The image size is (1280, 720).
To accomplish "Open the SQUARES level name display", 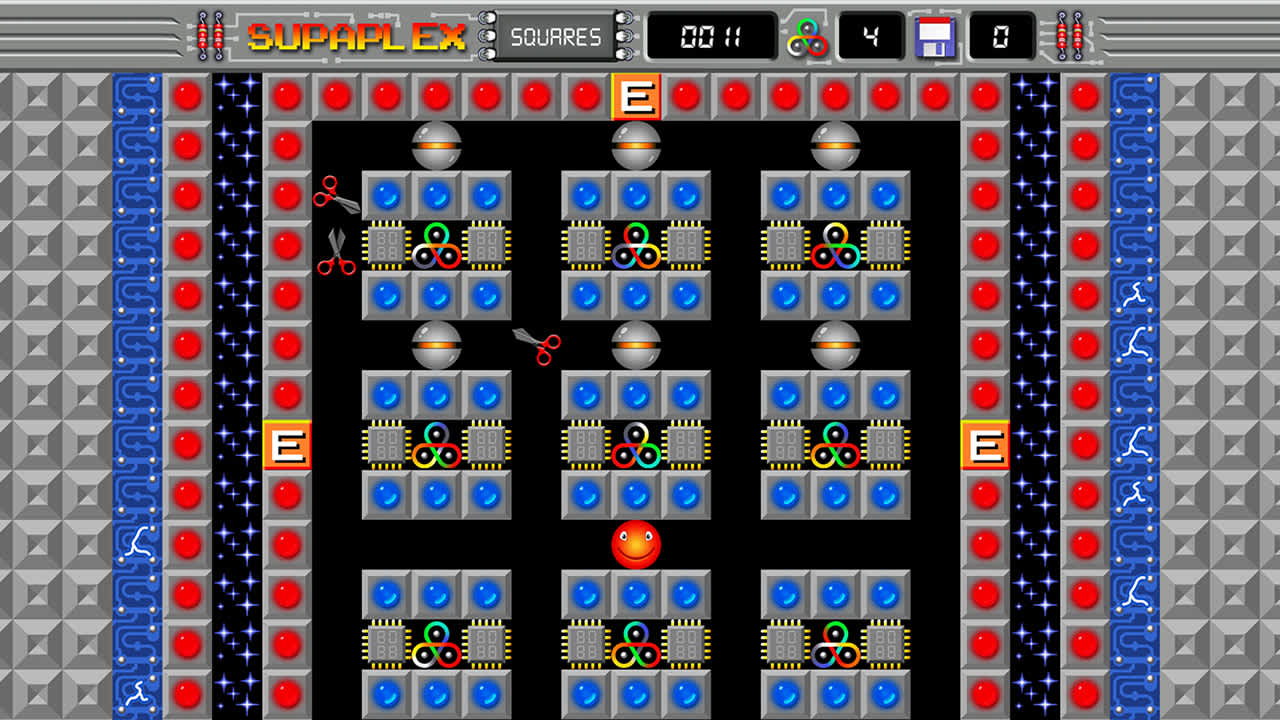I will point(554,36).
